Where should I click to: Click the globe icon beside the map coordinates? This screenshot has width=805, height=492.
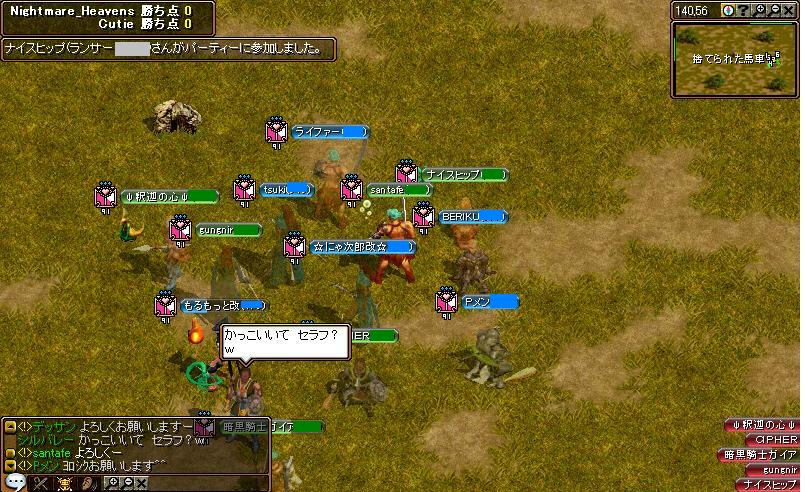click(x=728, y=10)
